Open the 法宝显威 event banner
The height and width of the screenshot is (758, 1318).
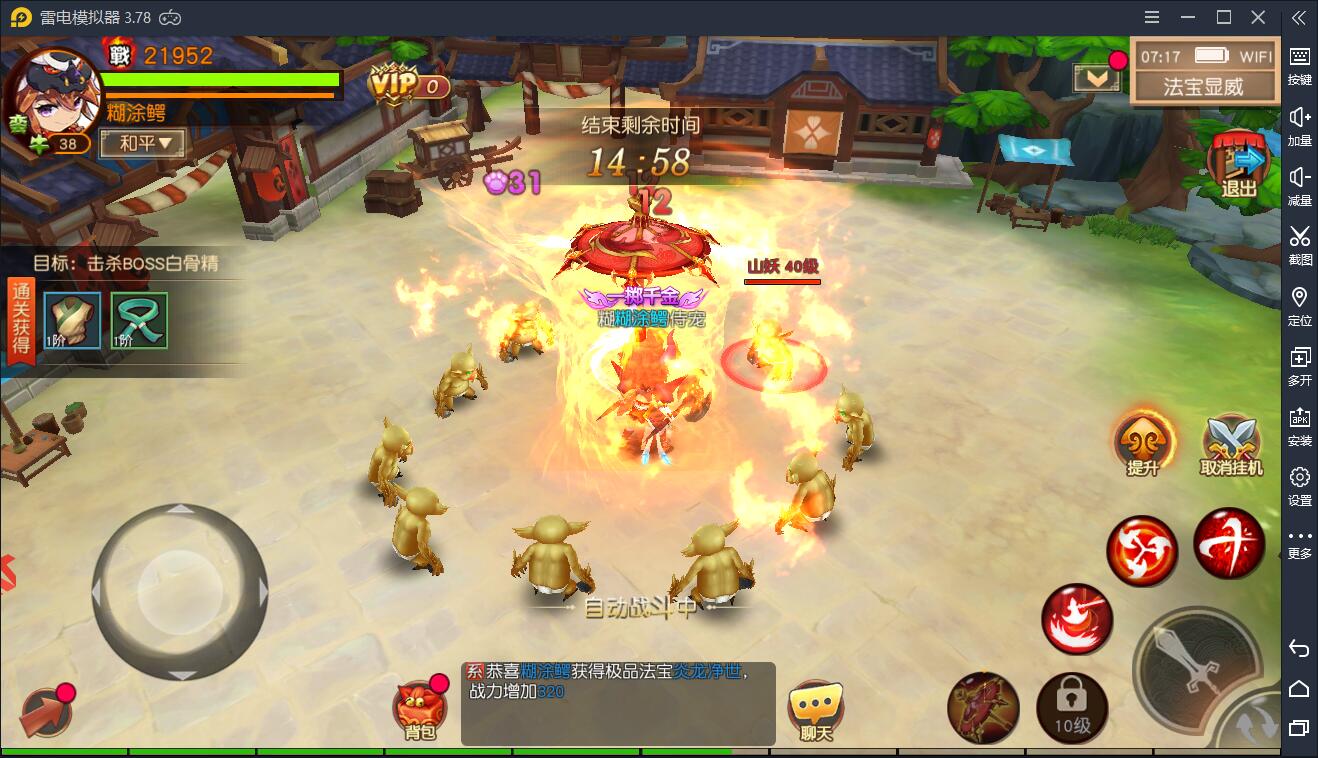coord(1204,87)
